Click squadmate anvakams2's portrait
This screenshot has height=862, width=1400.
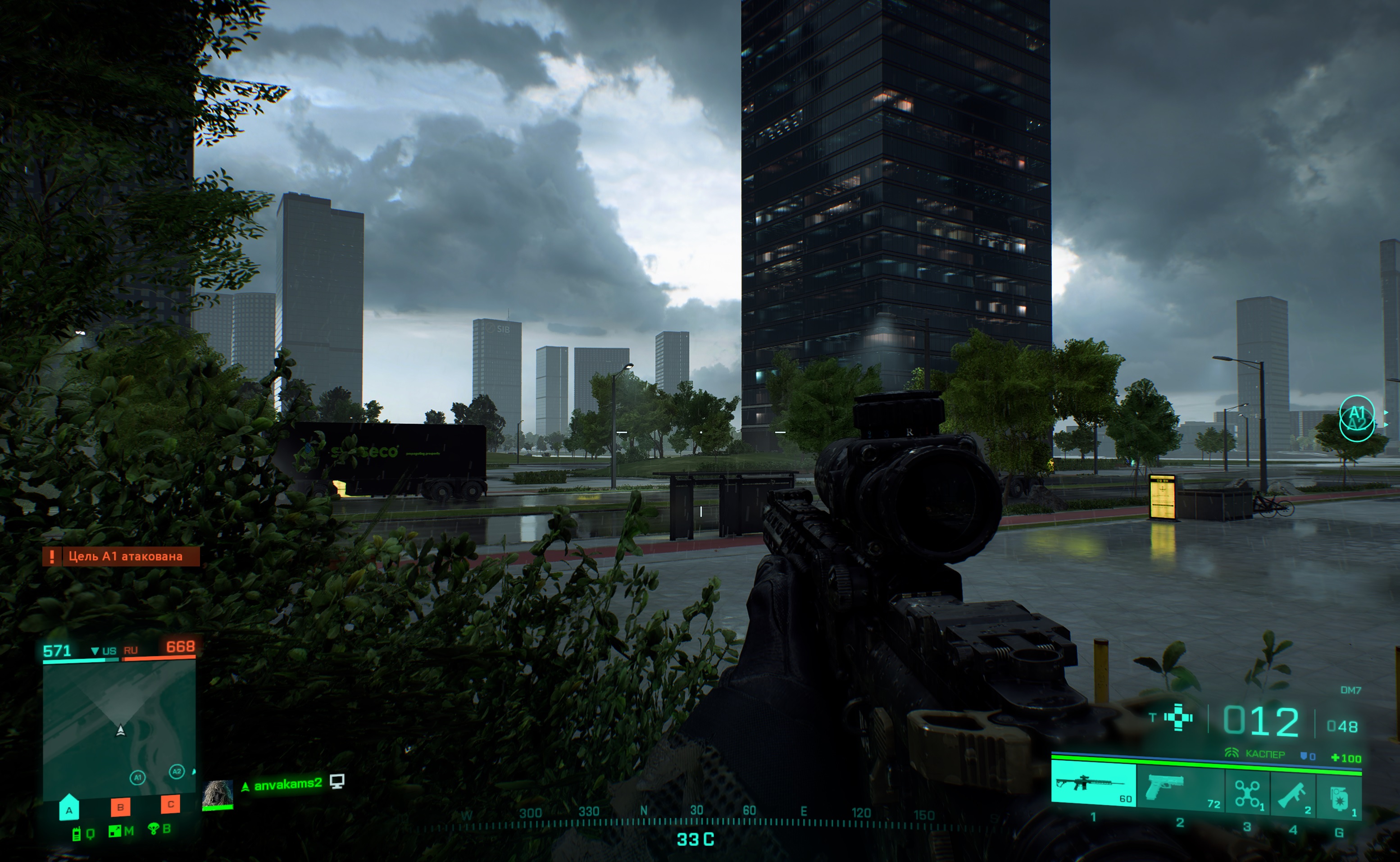tap(218, 794)
